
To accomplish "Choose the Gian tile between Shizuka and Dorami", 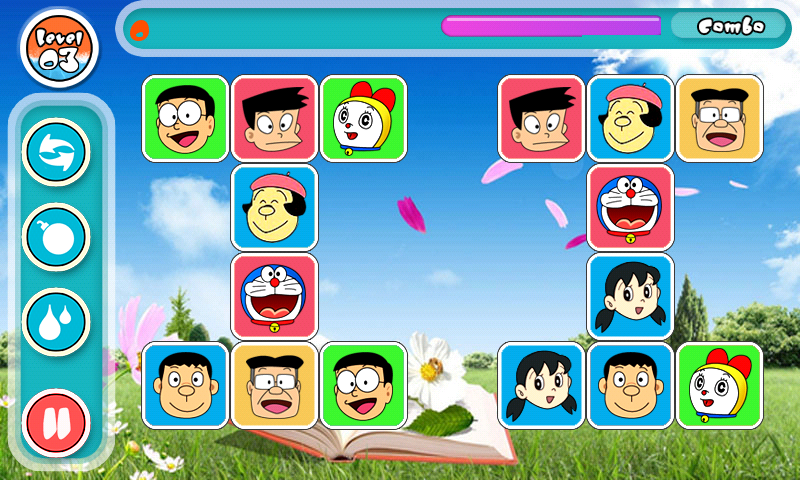I will click(x=630, y=386).
